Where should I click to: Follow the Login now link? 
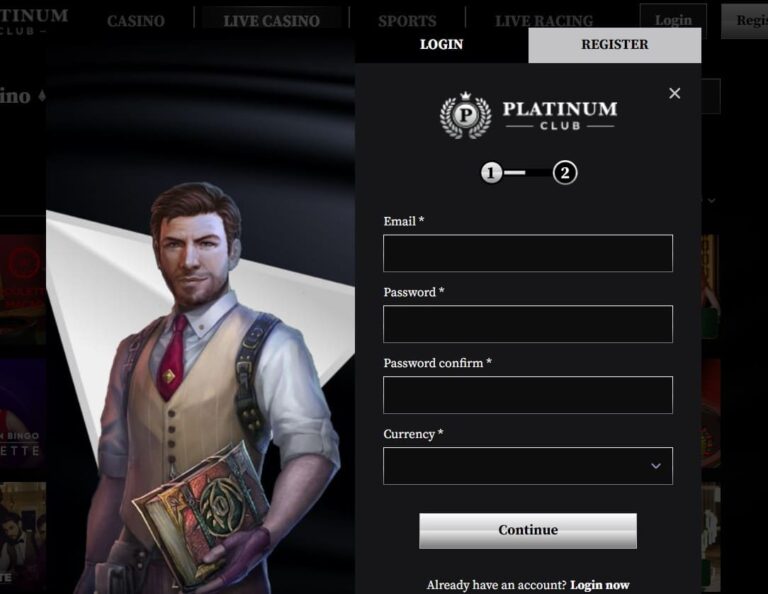tap(600, 585)
